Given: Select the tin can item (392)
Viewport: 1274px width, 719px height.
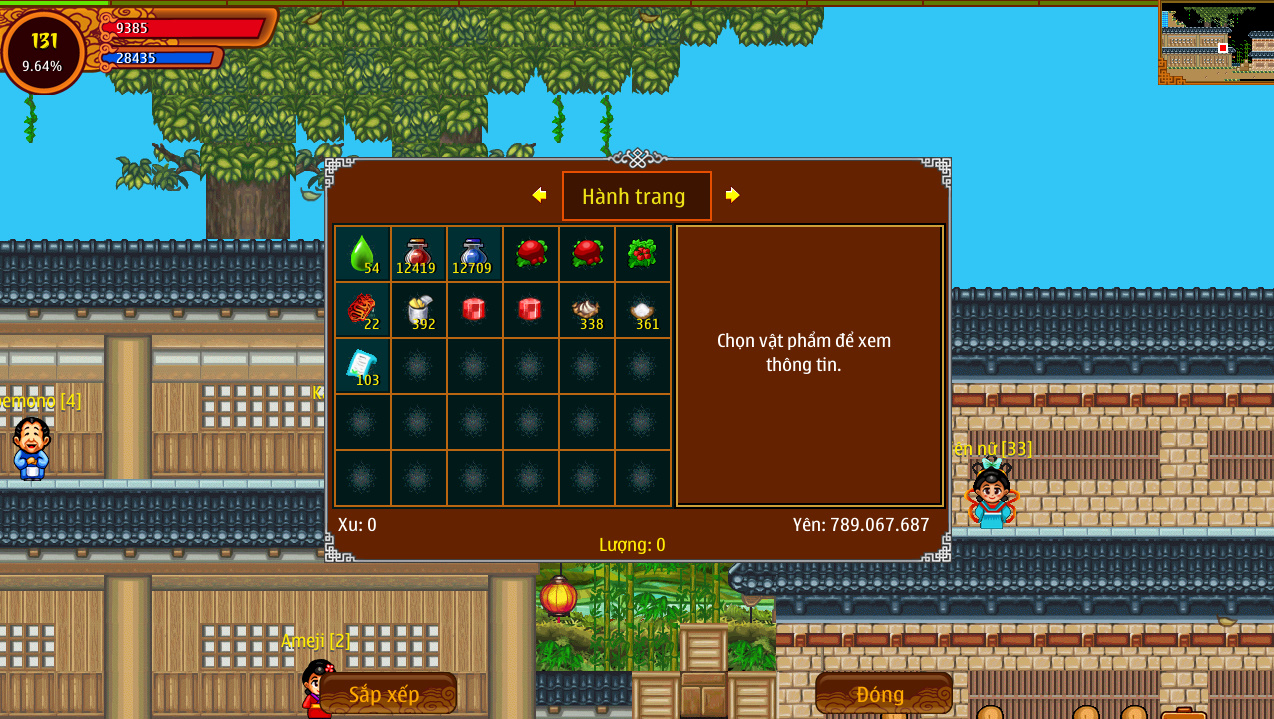Looking at the screenshot, I should click(x=418, y=310).
